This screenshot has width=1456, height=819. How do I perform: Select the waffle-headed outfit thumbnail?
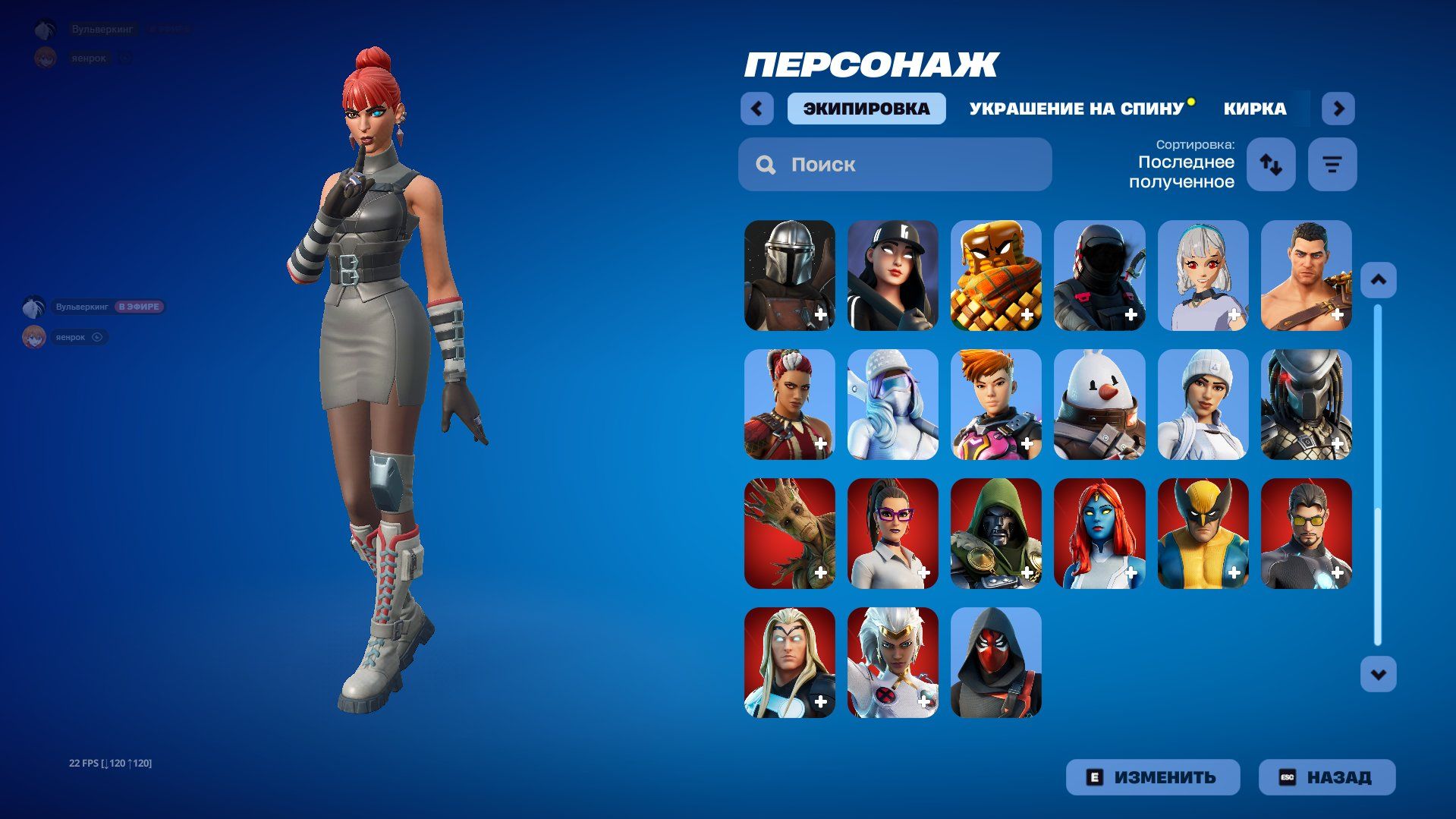pos(995,275)
